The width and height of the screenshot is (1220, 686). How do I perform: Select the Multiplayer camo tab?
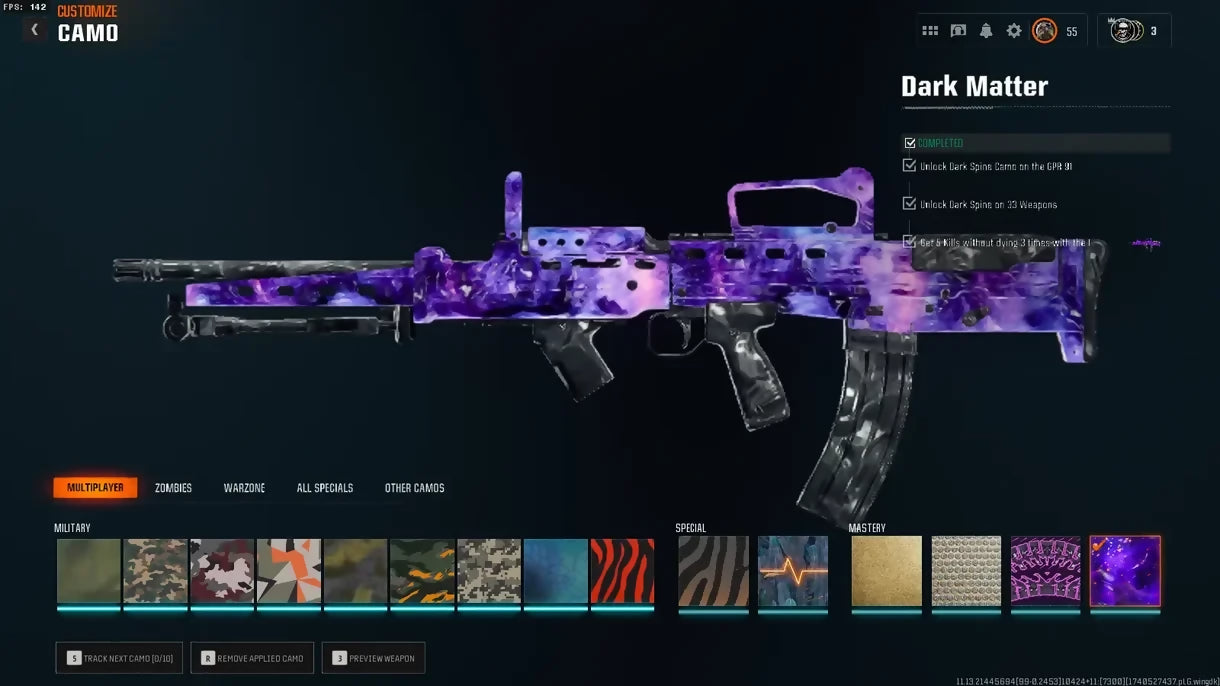(95, 488)
